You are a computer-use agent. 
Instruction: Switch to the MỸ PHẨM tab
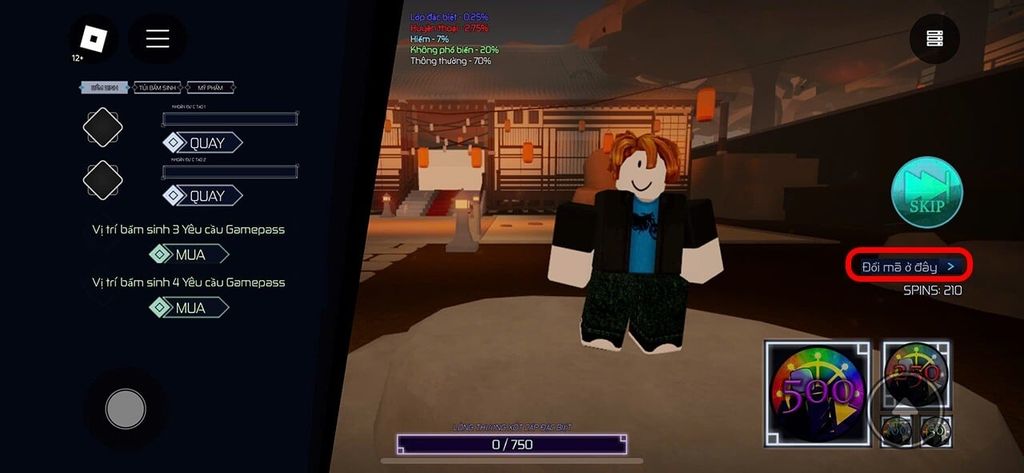[210, 88]
